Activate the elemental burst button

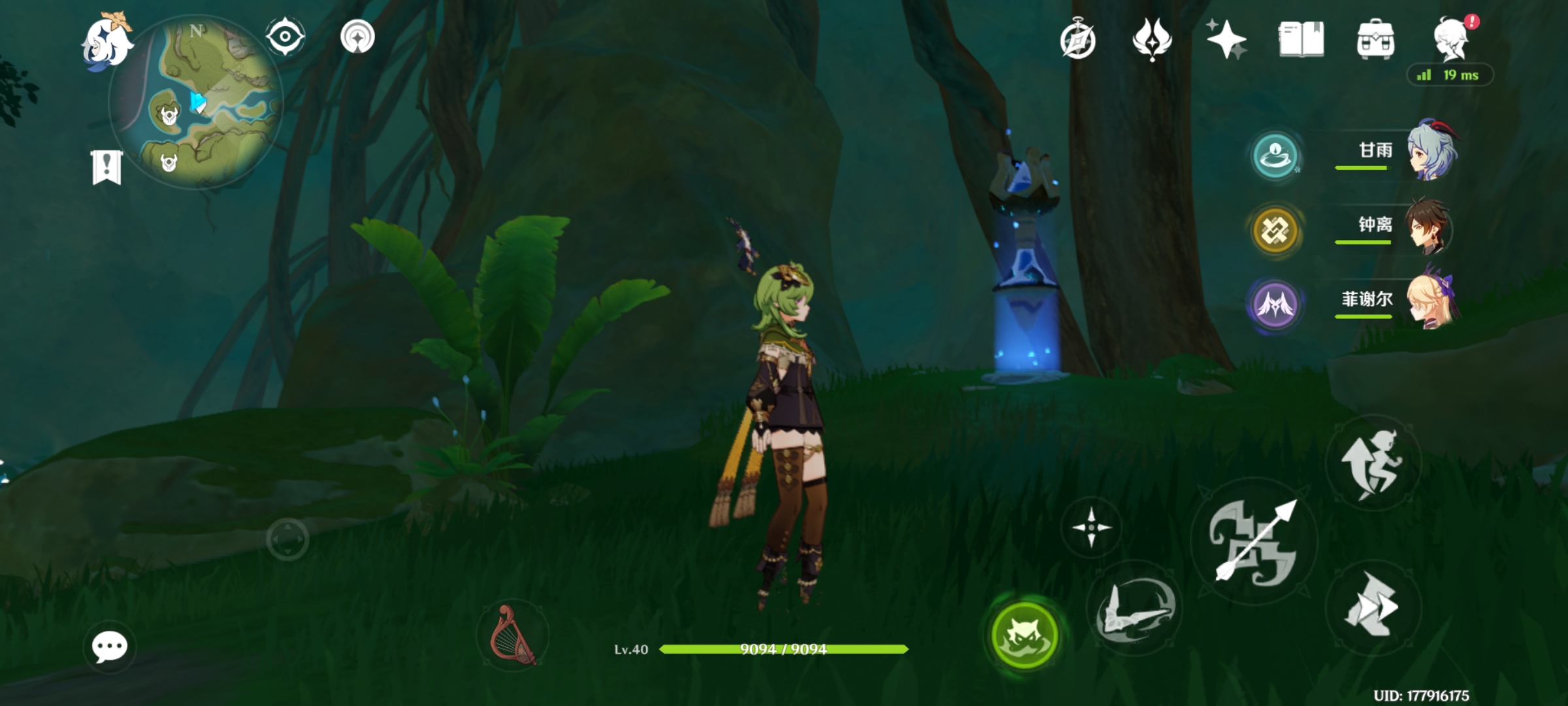tap(1135, 609)
